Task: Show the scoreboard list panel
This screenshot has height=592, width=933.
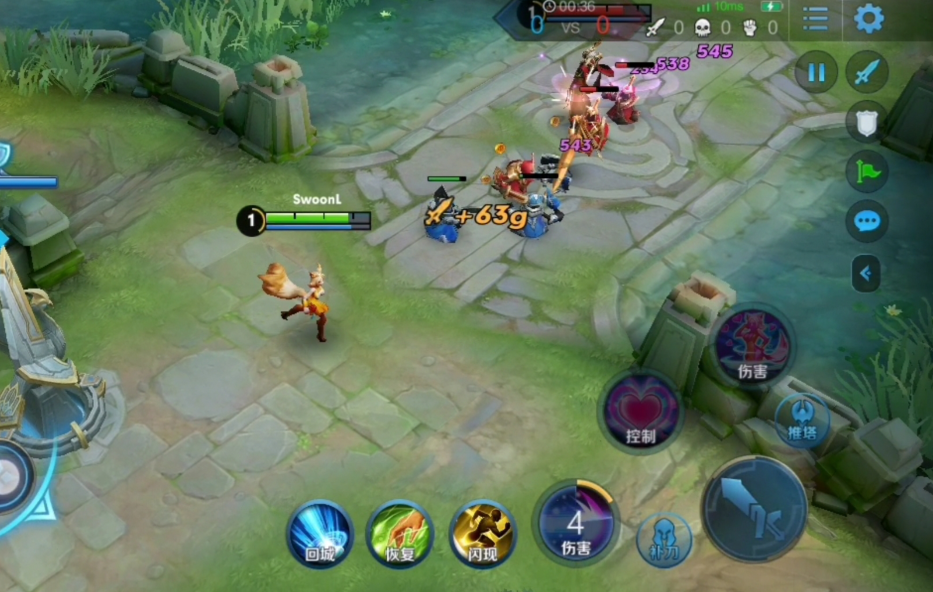Action: [x=816, y=18]
